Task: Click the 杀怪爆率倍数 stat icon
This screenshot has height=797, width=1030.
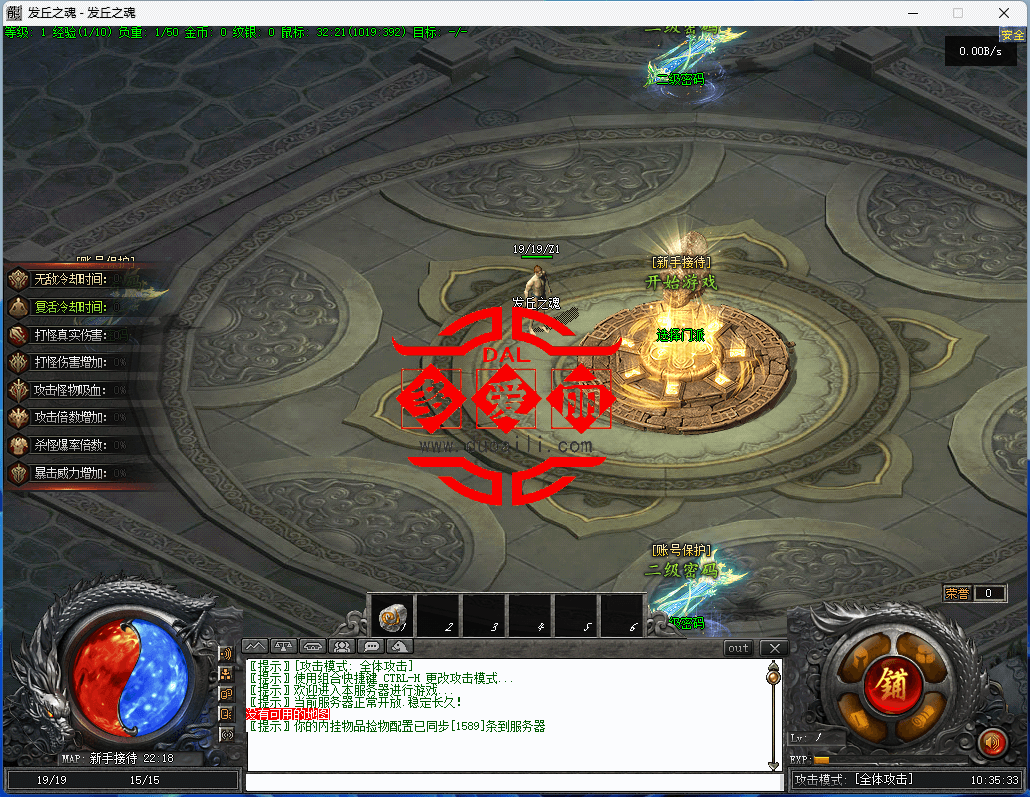Action: click(x=19, y=445)
